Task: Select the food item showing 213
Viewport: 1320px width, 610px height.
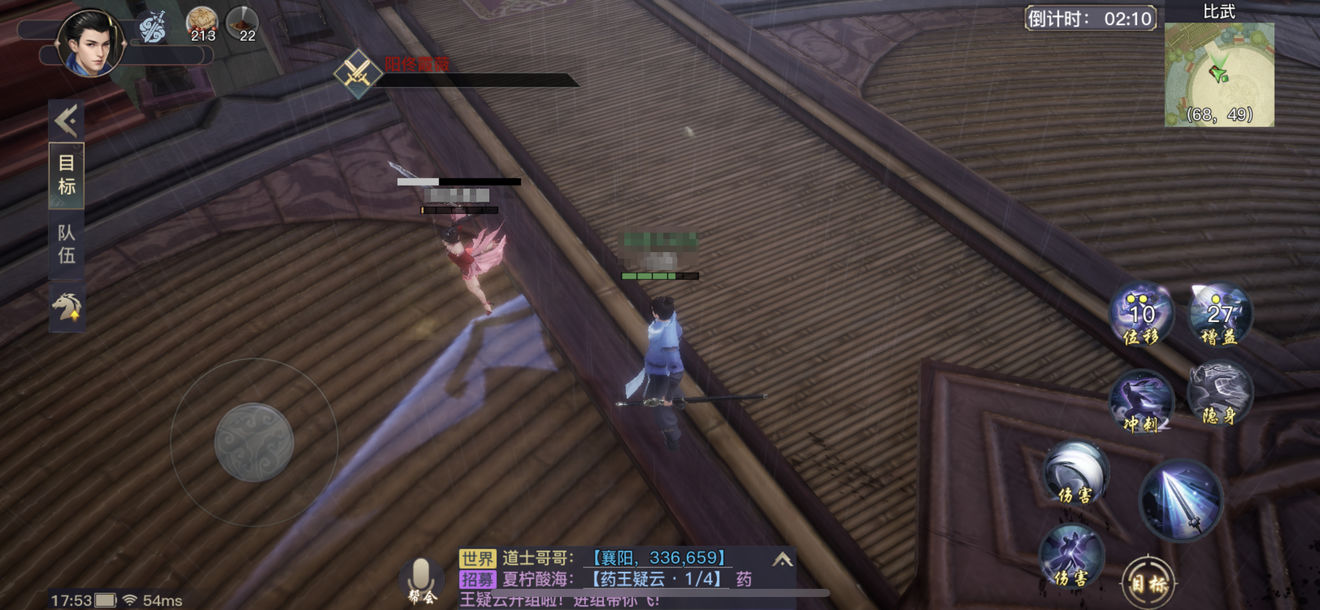Action: point(202,22)
